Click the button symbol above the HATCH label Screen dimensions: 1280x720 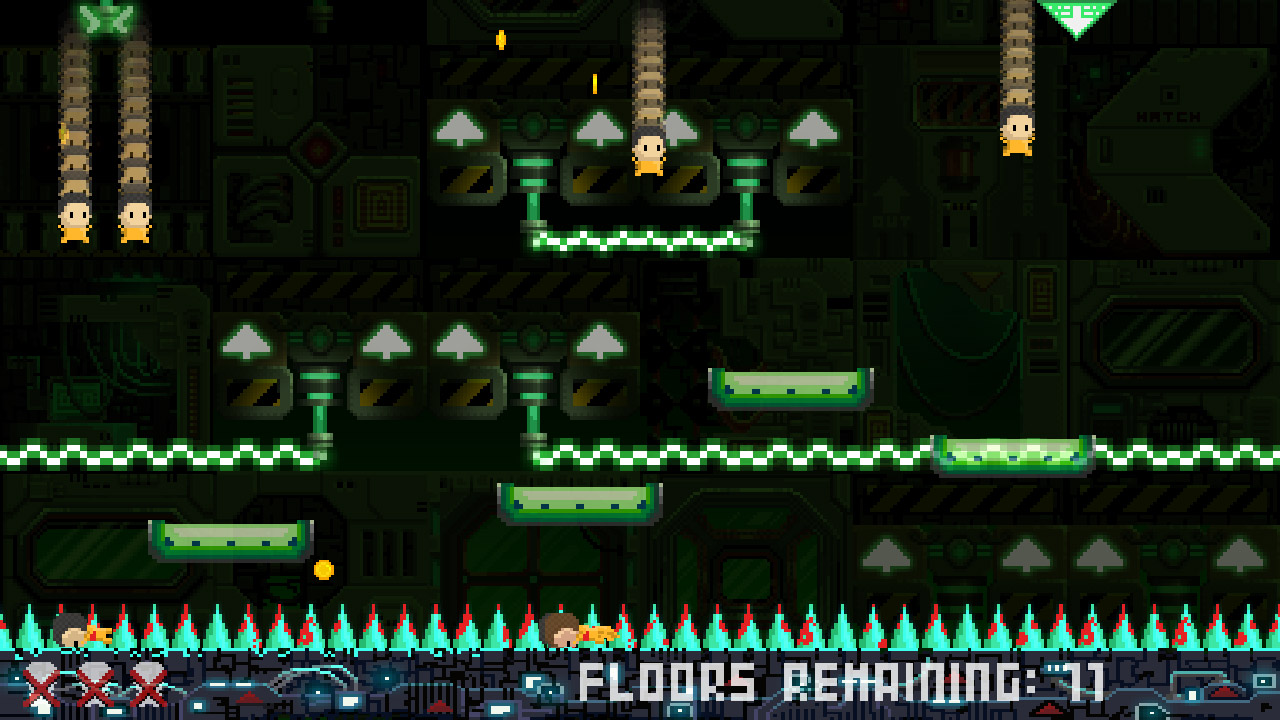(1170, 93)
